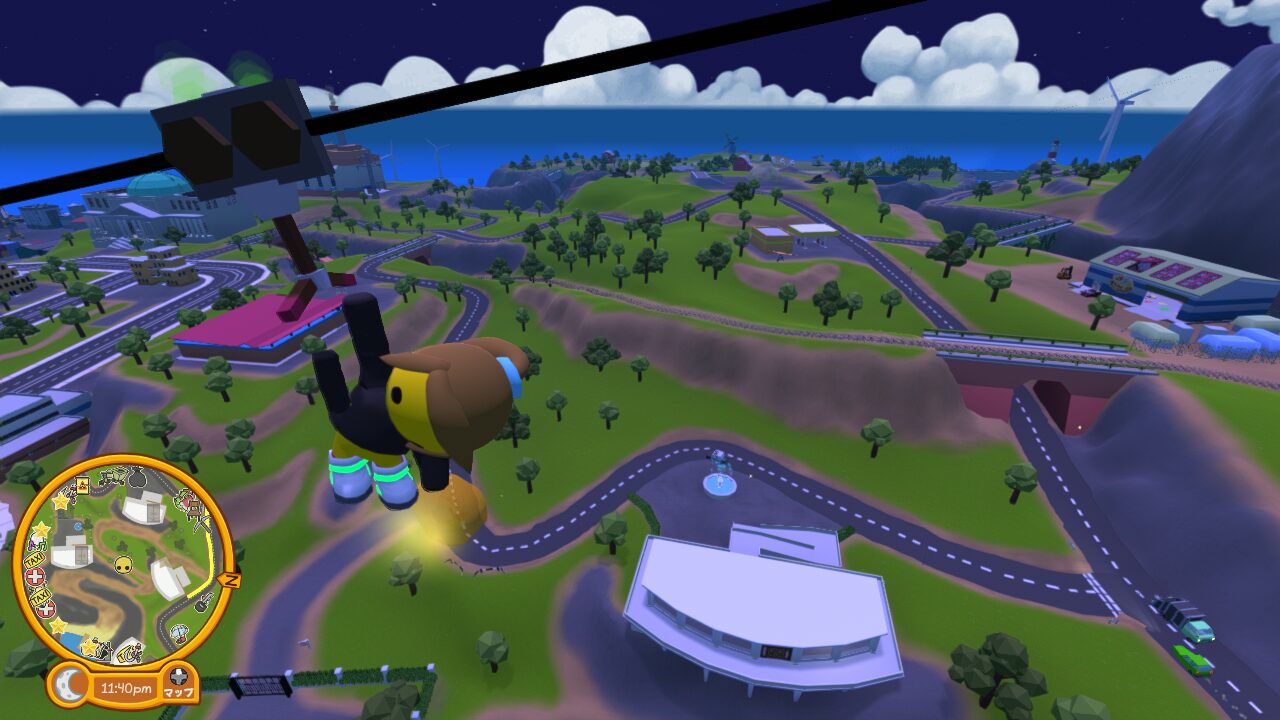Select the parachute marker on the minimap
The width and height of the screenshot is (1280, 720).
[x=179, y=632]
